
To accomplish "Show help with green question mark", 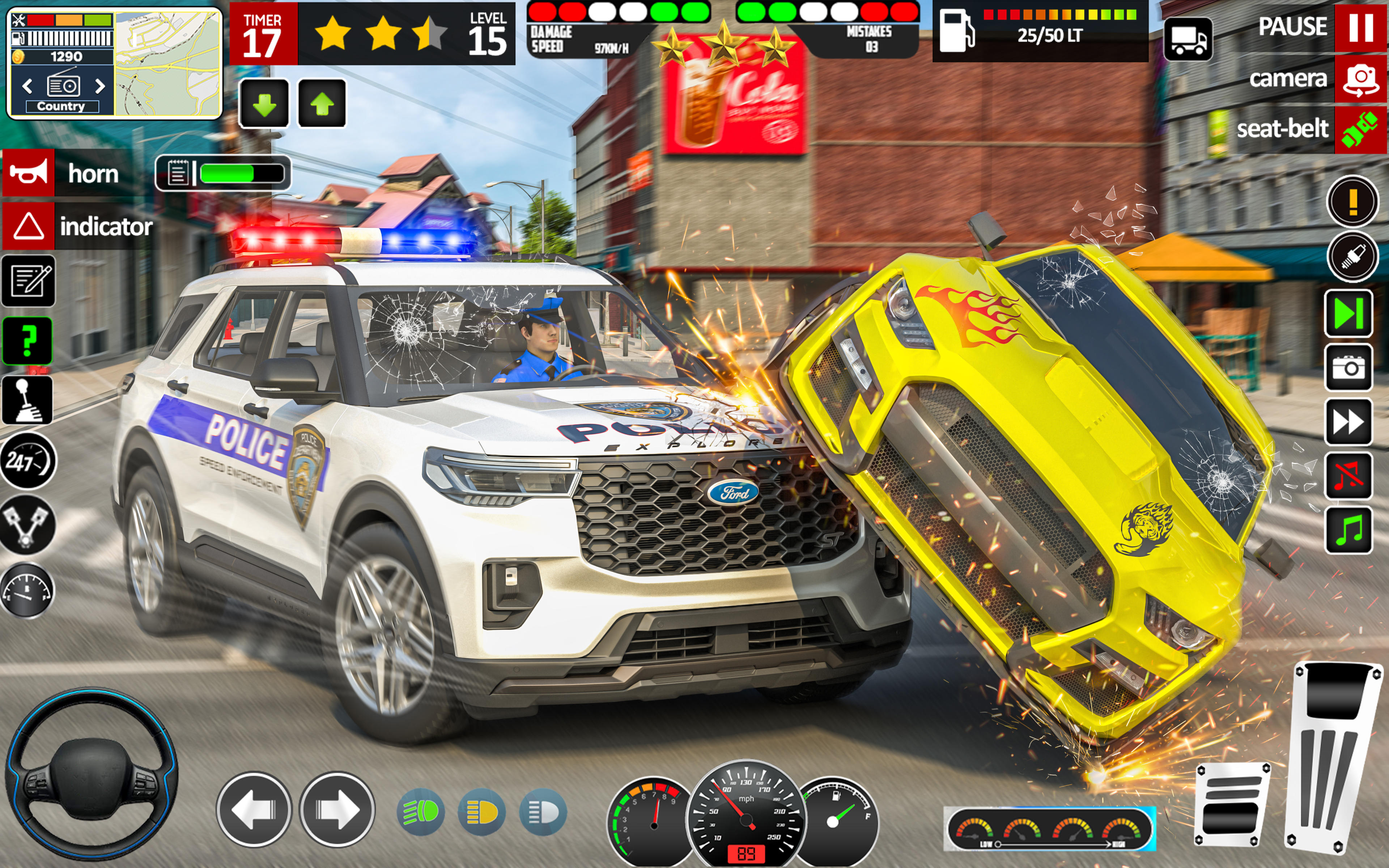I will pos(27,340).
